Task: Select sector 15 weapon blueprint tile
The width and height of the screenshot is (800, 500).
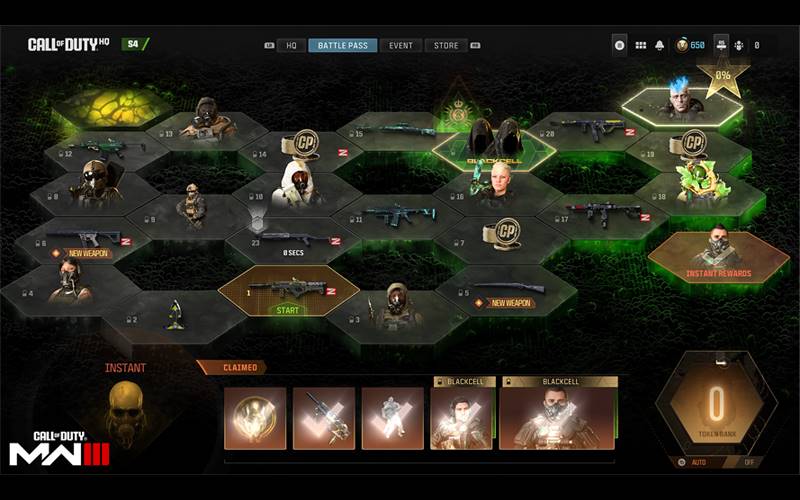Action: (400, 131)
